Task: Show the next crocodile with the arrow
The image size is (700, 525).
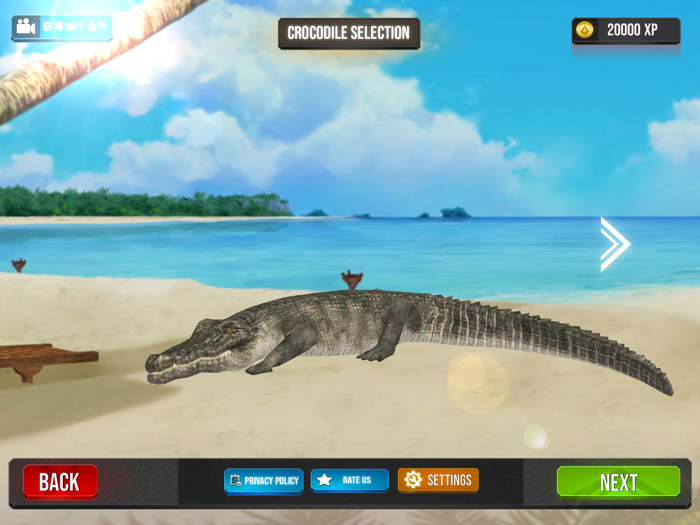Action: point(615,244)
